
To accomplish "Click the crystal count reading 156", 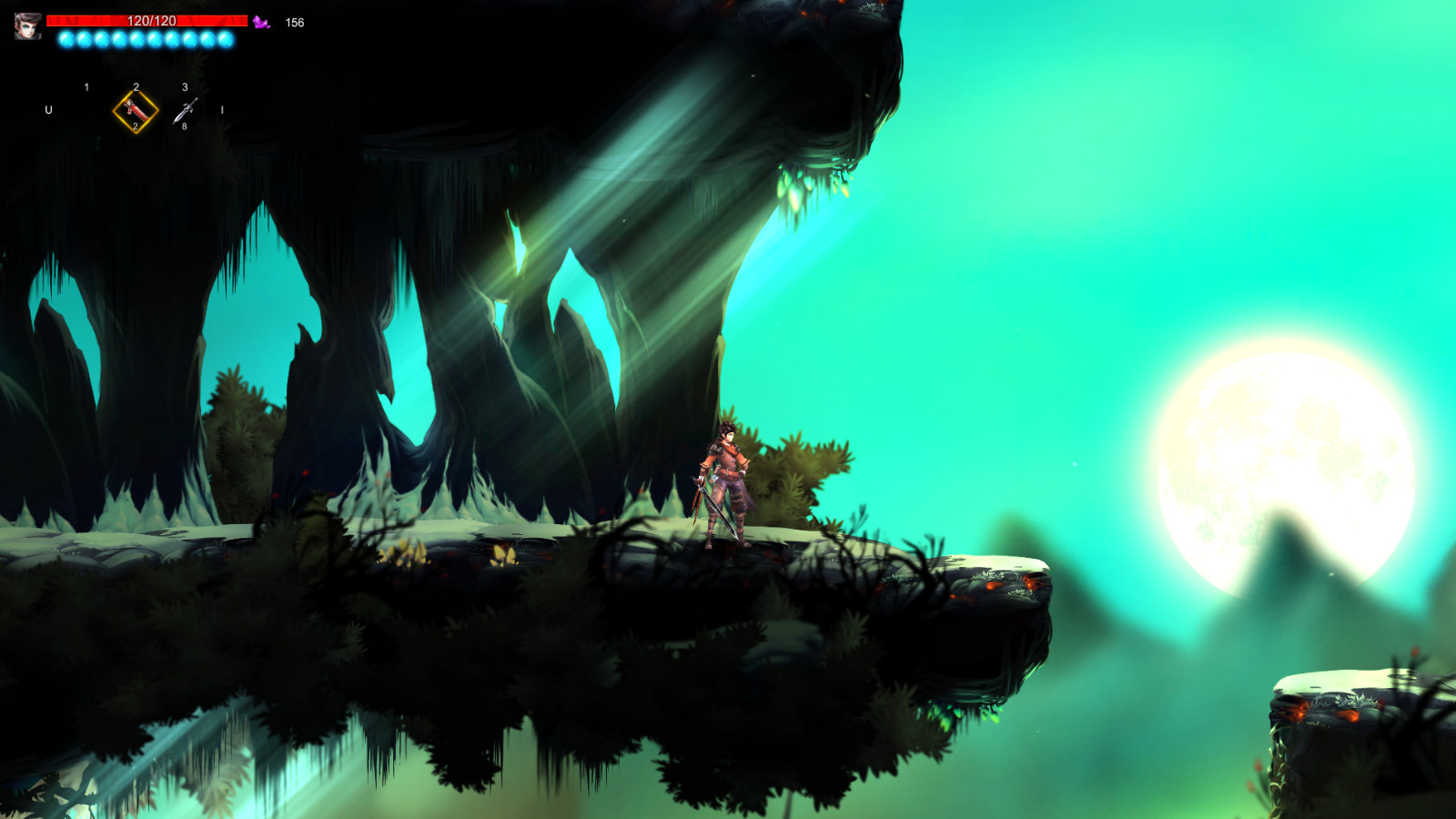I will click(295, 22).
